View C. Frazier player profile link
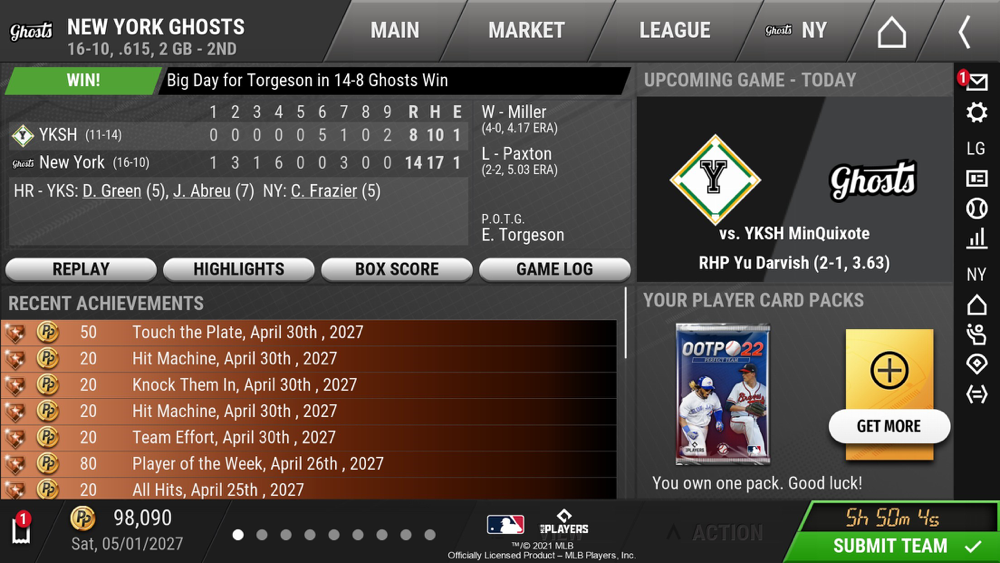 (324, 191)
